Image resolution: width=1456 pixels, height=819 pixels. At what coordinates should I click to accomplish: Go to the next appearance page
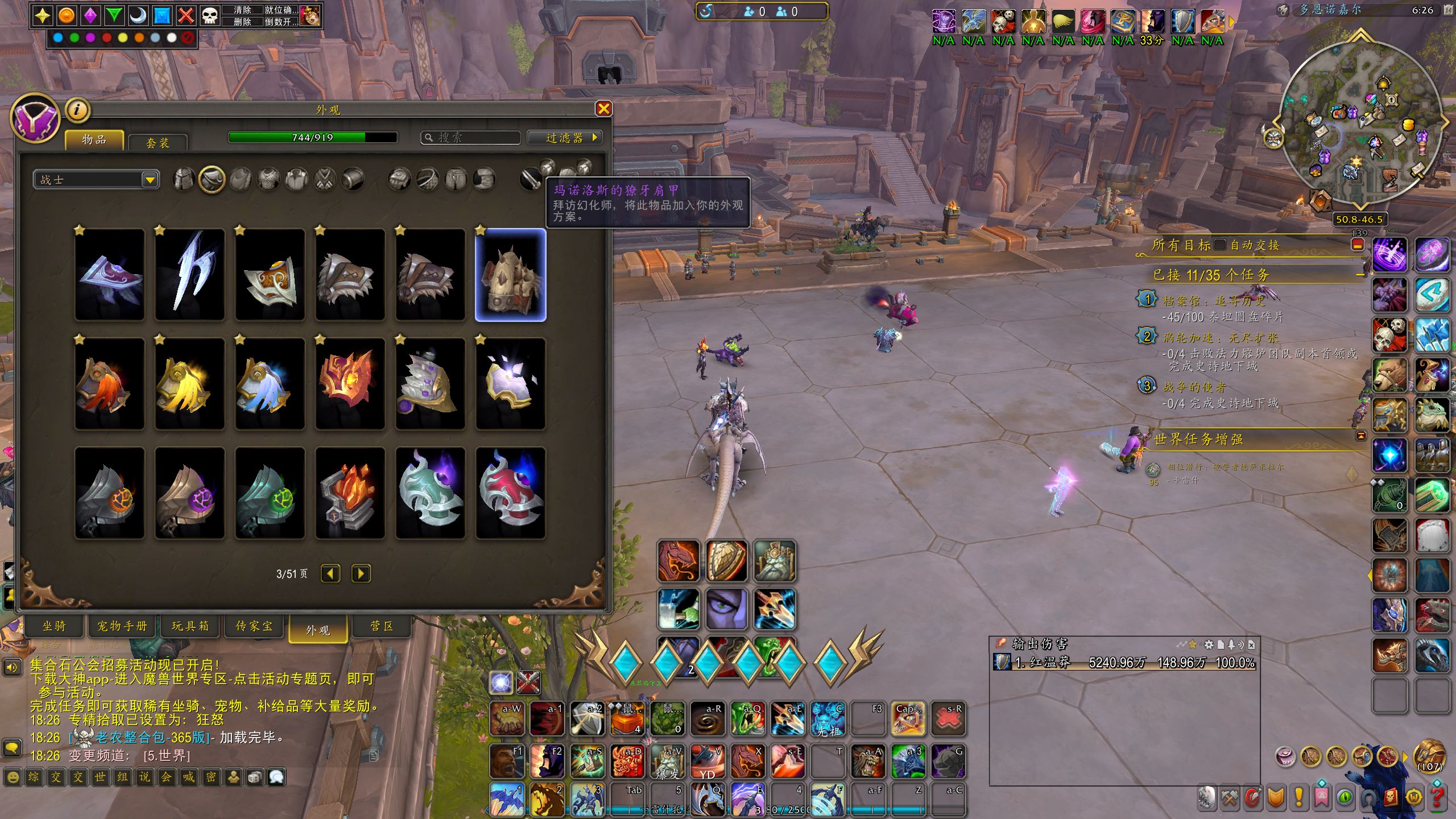coord(361,573)
